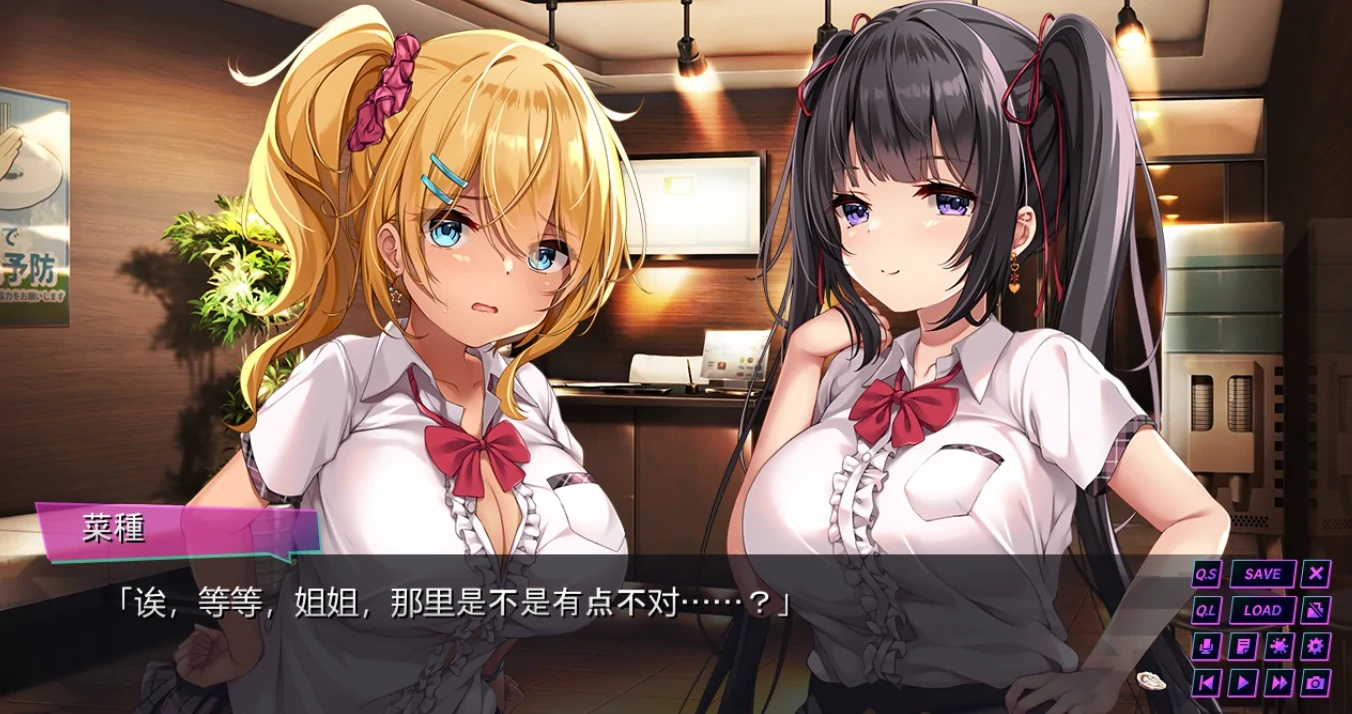1352x714 pixels.
Task: Close the dialogue window with X
Action: 1317,574
